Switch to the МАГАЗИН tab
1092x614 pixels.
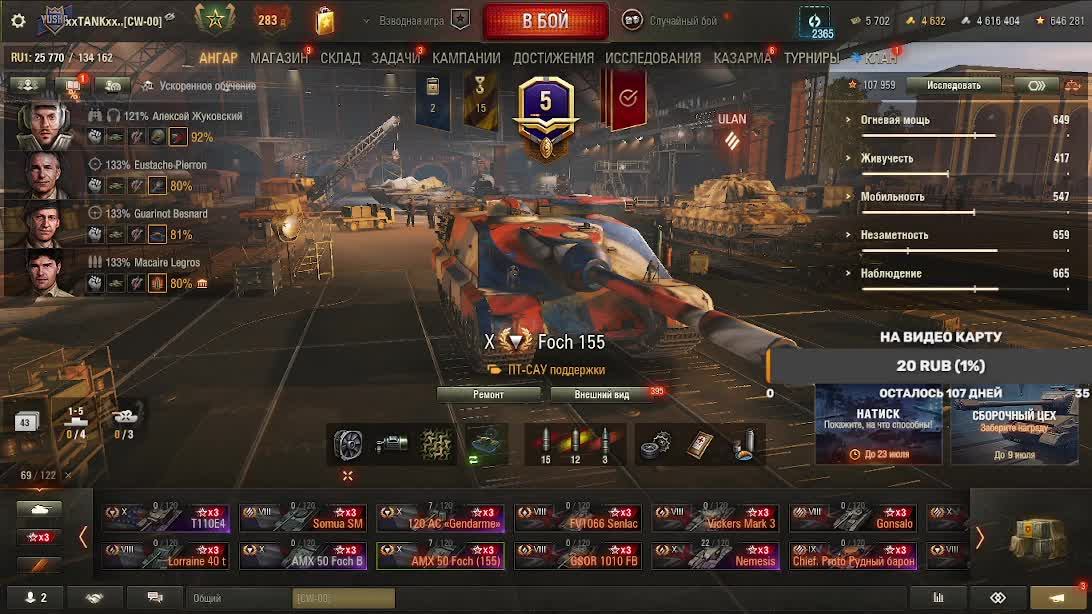(x=279, y=58)
